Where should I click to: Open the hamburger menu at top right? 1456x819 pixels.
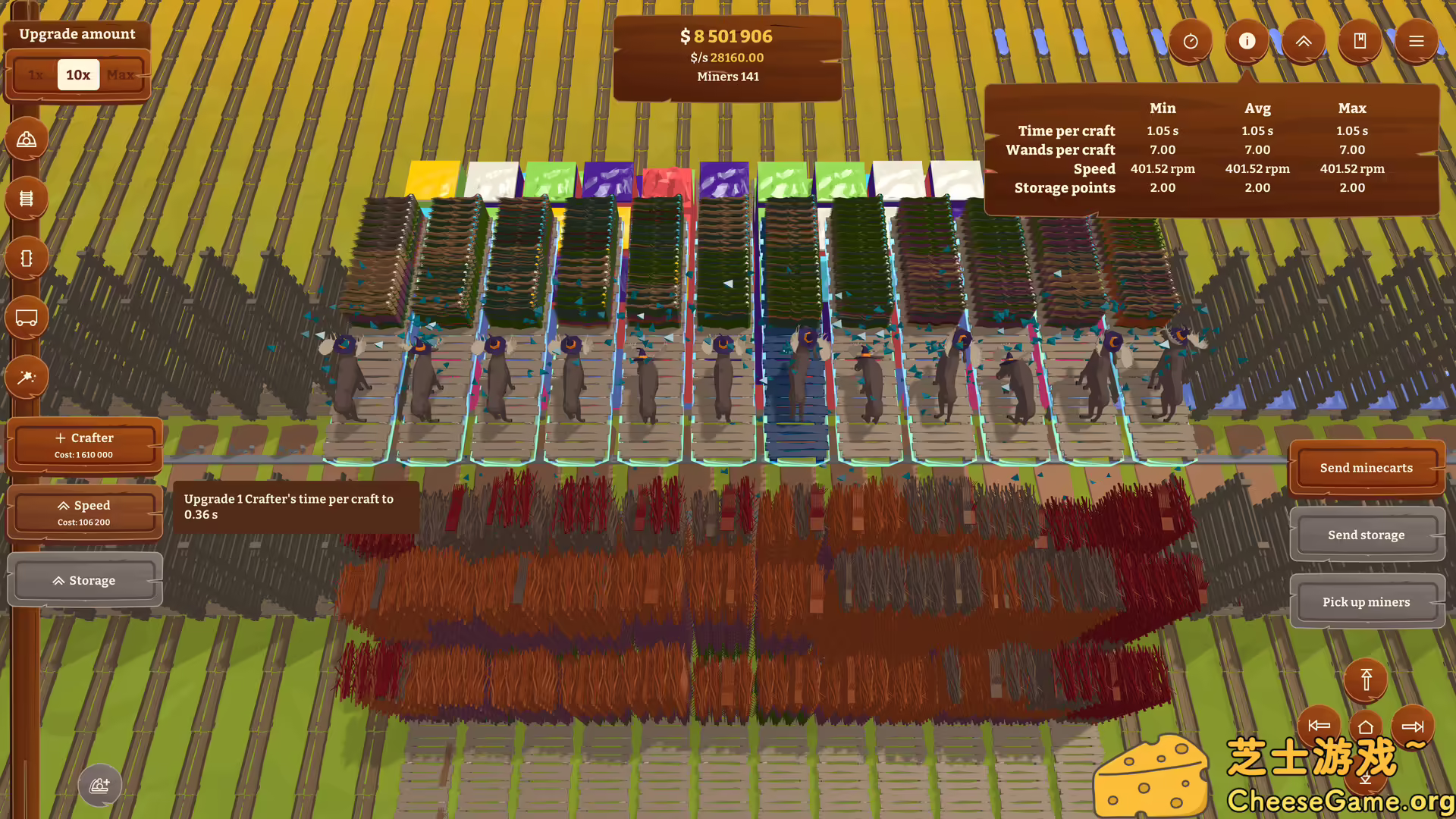1416,42
